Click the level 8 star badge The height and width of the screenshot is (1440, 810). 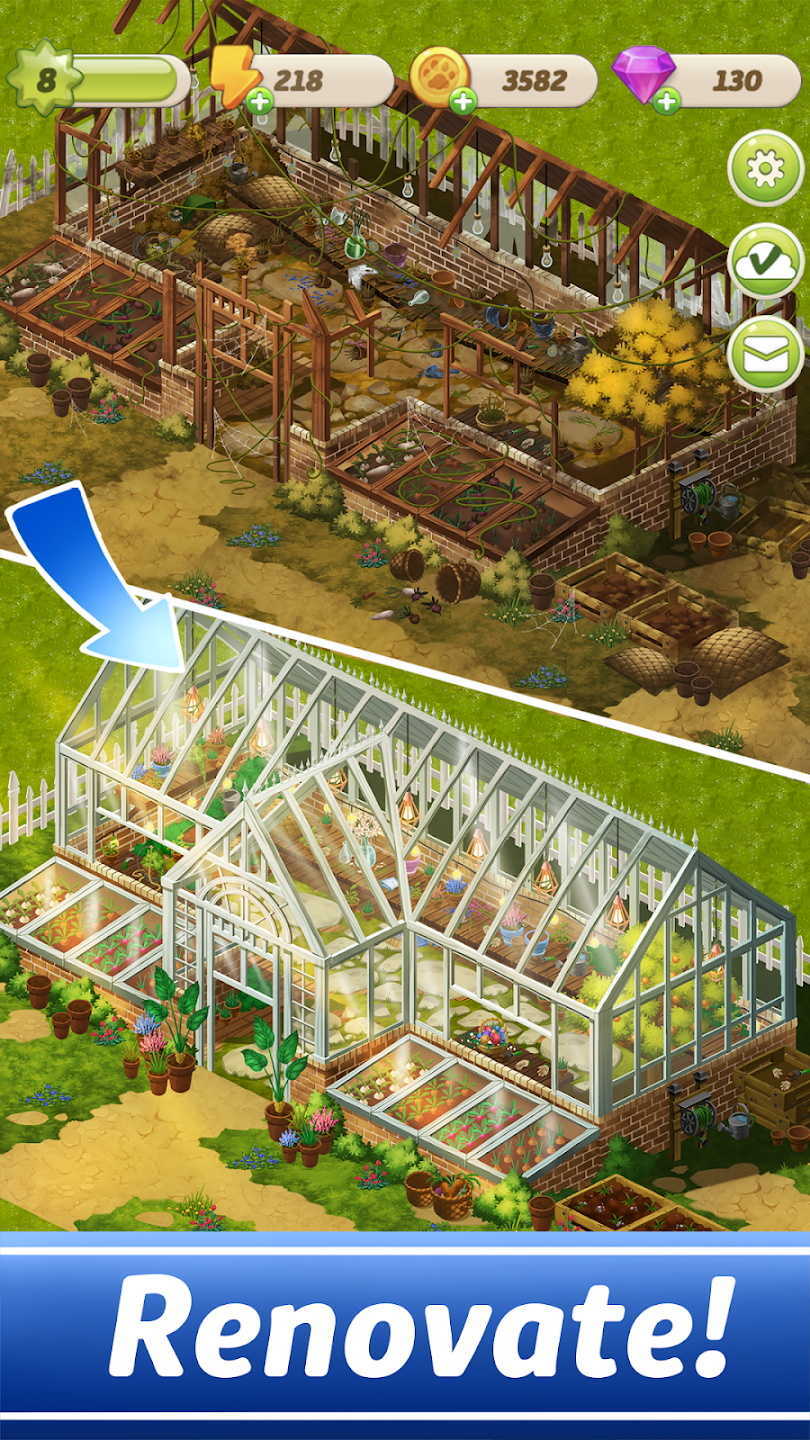point(45,80)
